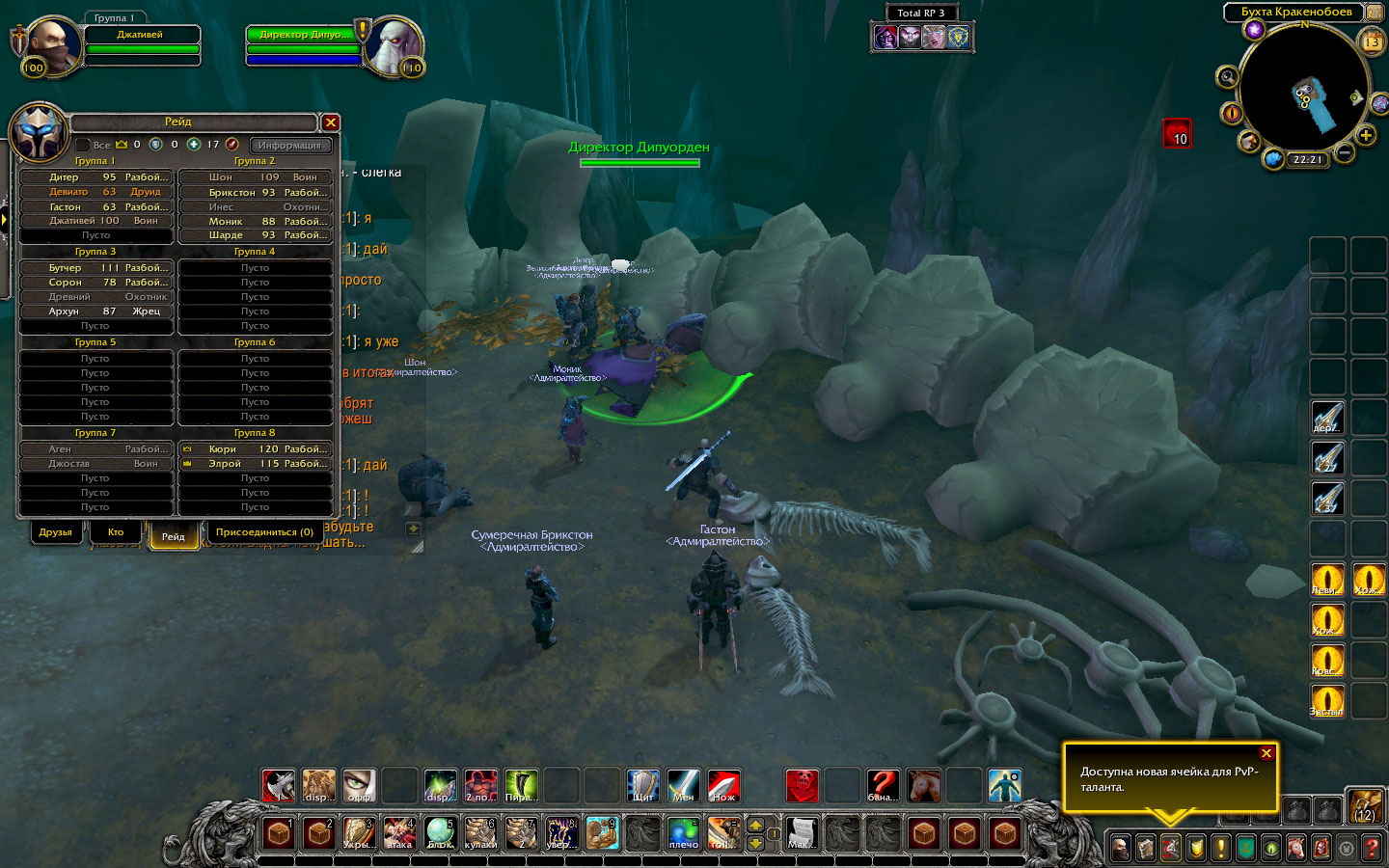
Task: Activate the Блок orb ability in slot 5
Action: [440, 832]
